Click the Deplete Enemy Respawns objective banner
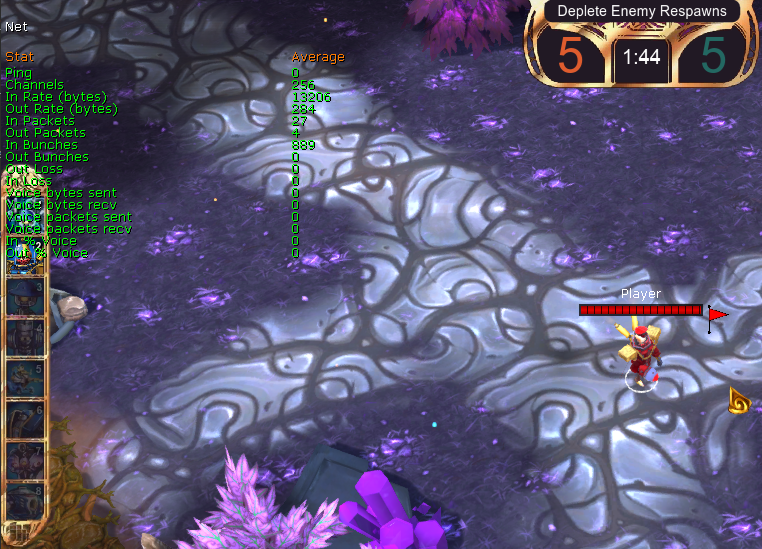The height and width of the screenshot is (549, 762). point(641,11)
